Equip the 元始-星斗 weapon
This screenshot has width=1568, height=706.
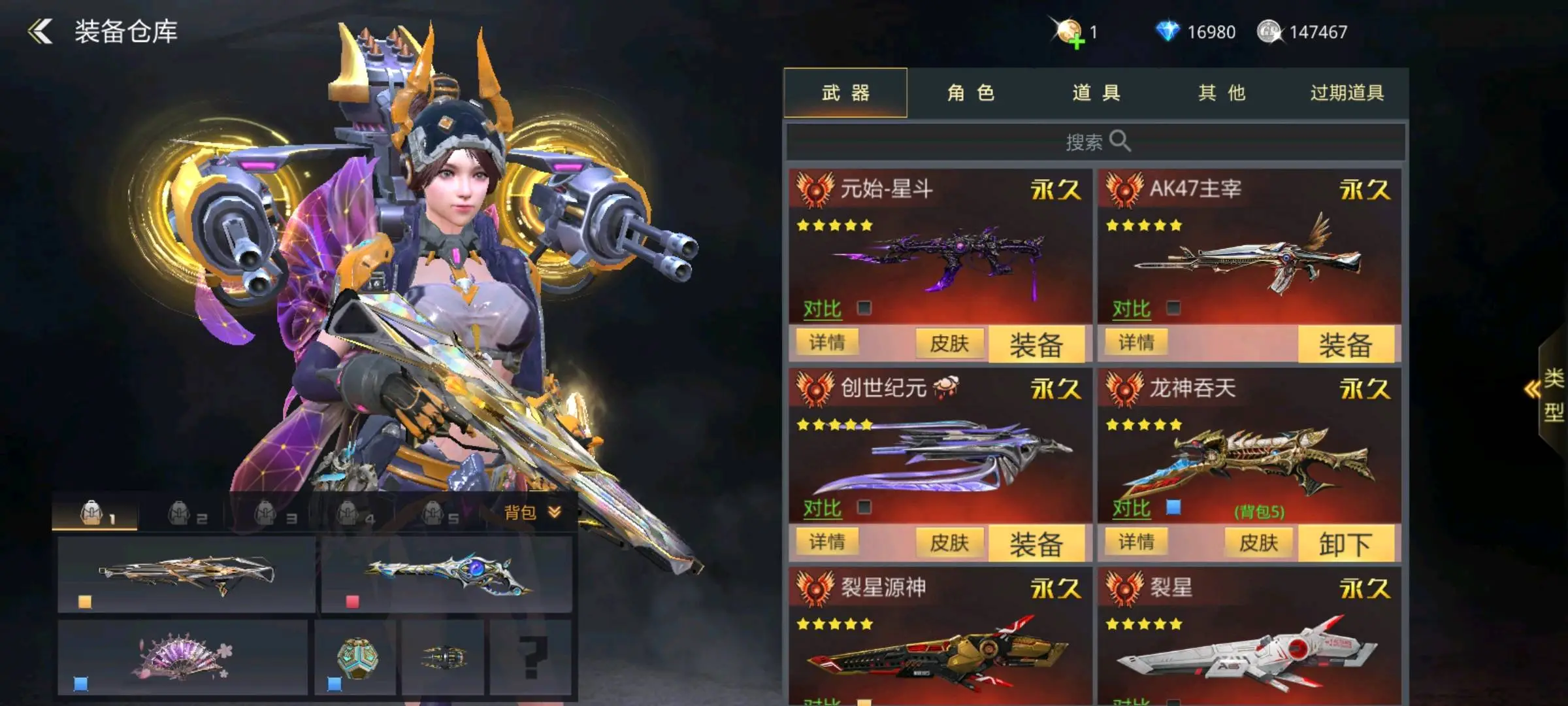coord(1036,345)
